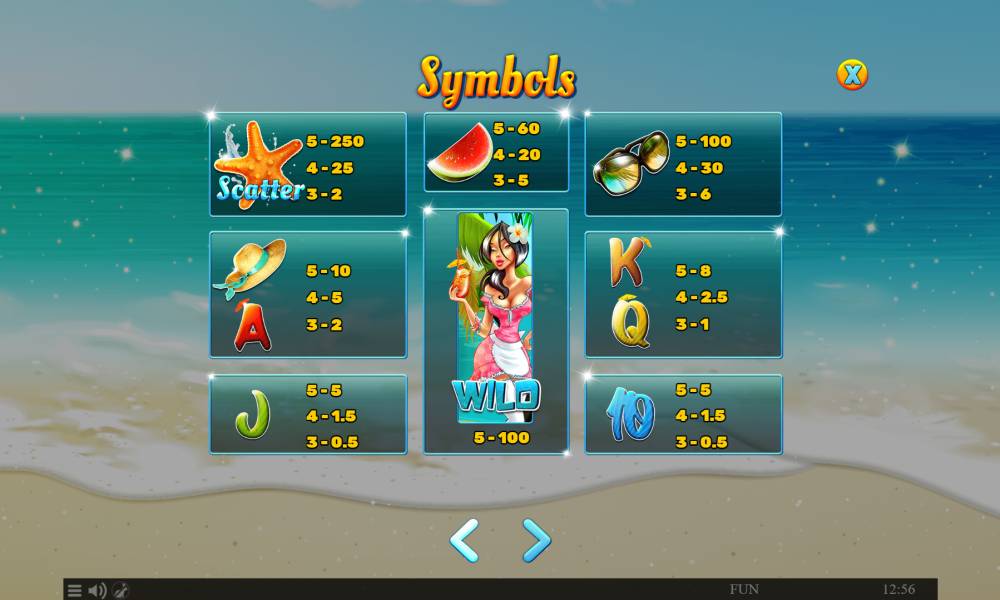Viewport: 1000px width, 600px height.
Task: Click the crossed-out round icon beside the speaker
Action: [x=120, y=590]
